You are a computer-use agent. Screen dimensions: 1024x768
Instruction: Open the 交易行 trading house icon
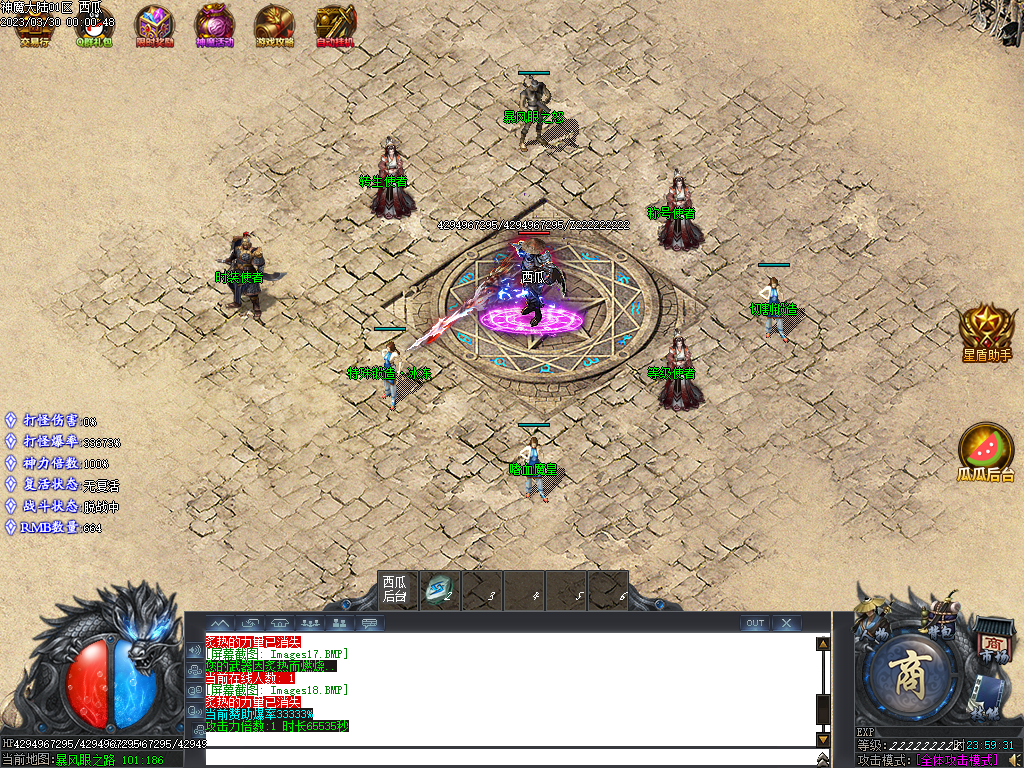coord(34,27)
